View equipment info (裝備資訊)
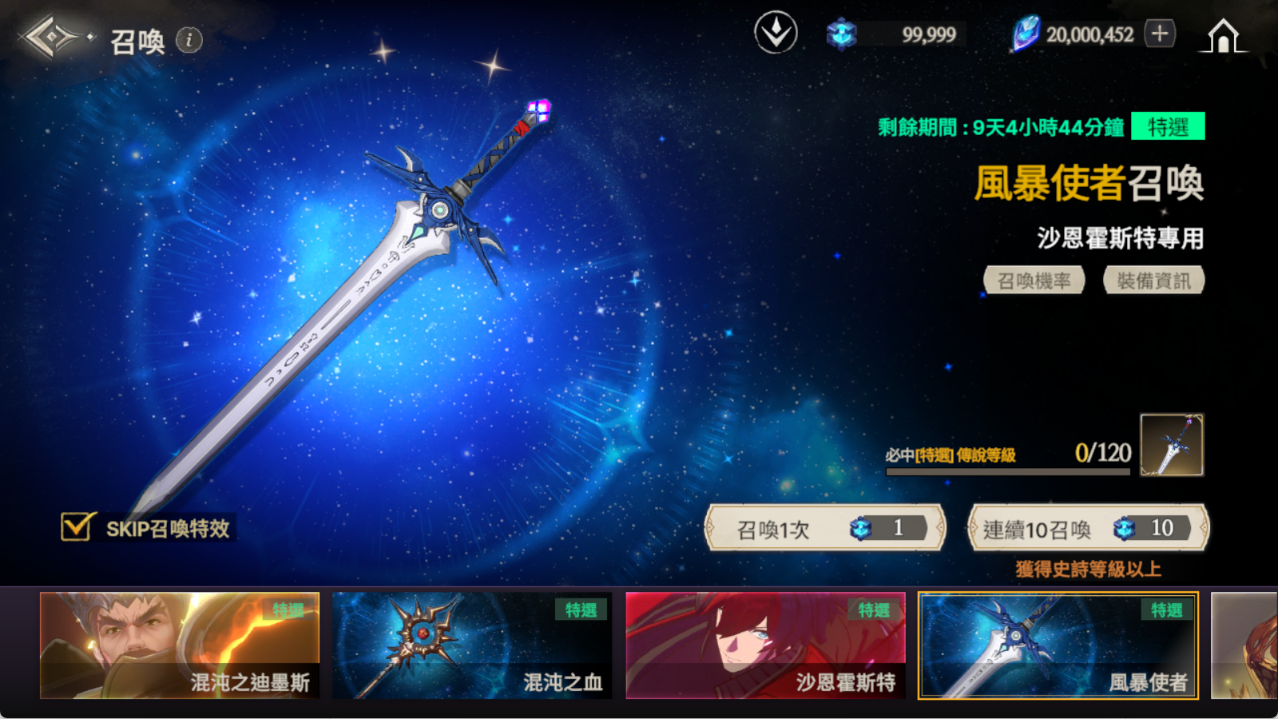Image resolution: width=1278 pixels, height=719 pixels. click(x=1154, y=281)
